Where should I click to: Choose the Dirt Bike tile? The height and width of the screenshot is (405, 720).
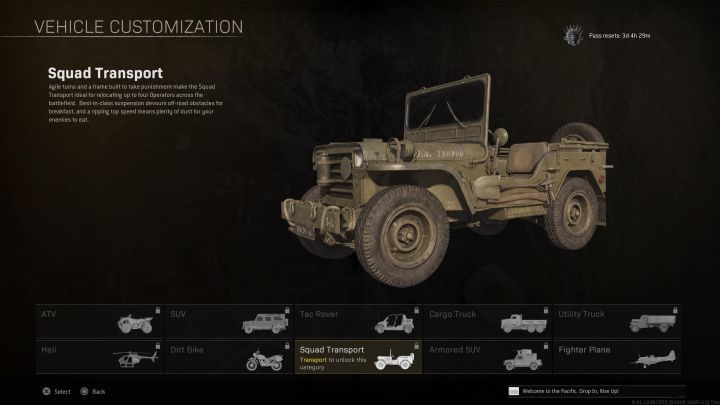pos(229,355)
